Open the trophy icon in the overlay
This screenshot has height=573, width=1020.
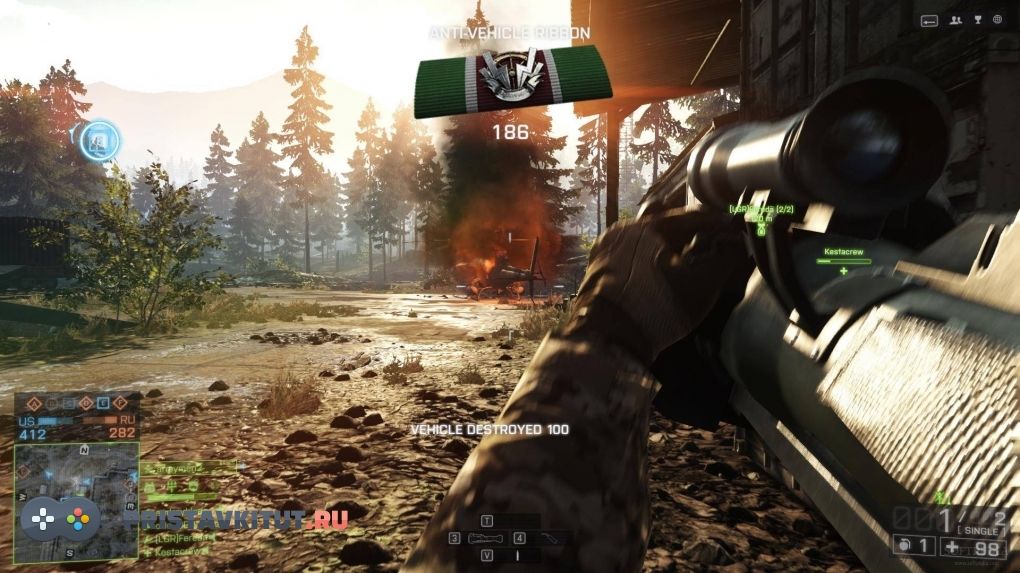[976, 19]
